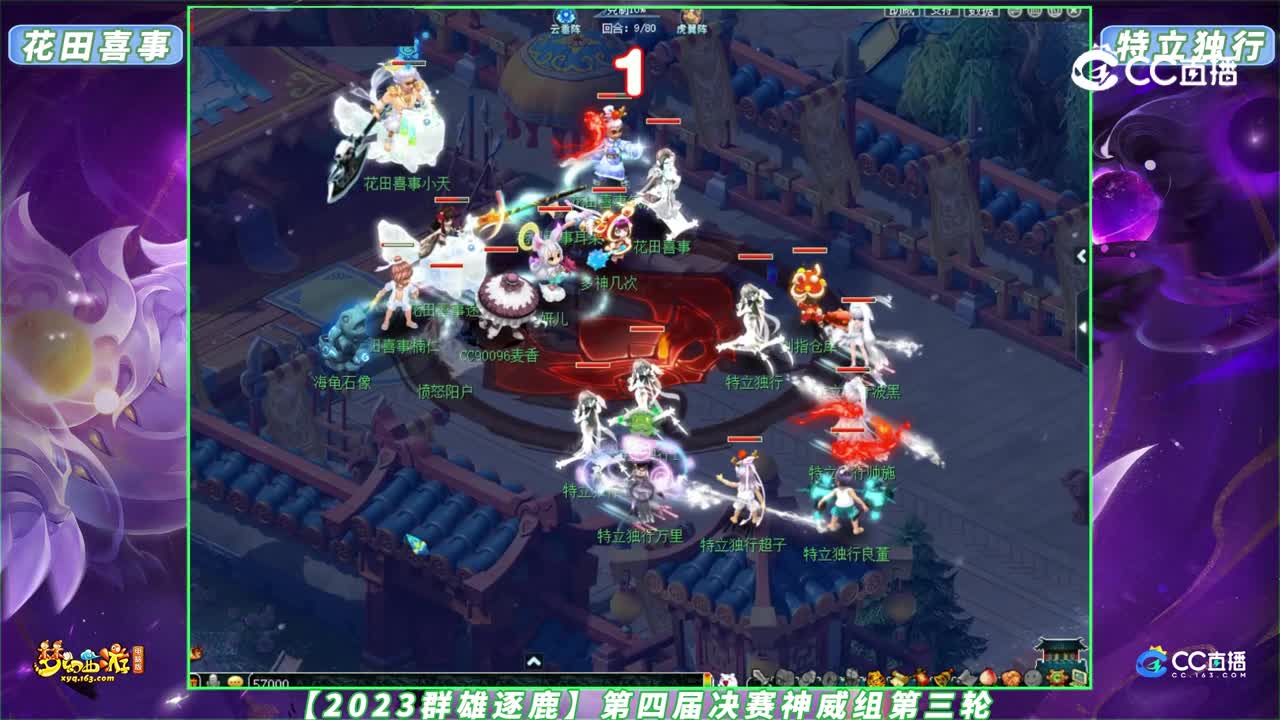Select the golden horn icon in item bar
Viewport: 1280px width, 720px height.
tap(942, 677)
